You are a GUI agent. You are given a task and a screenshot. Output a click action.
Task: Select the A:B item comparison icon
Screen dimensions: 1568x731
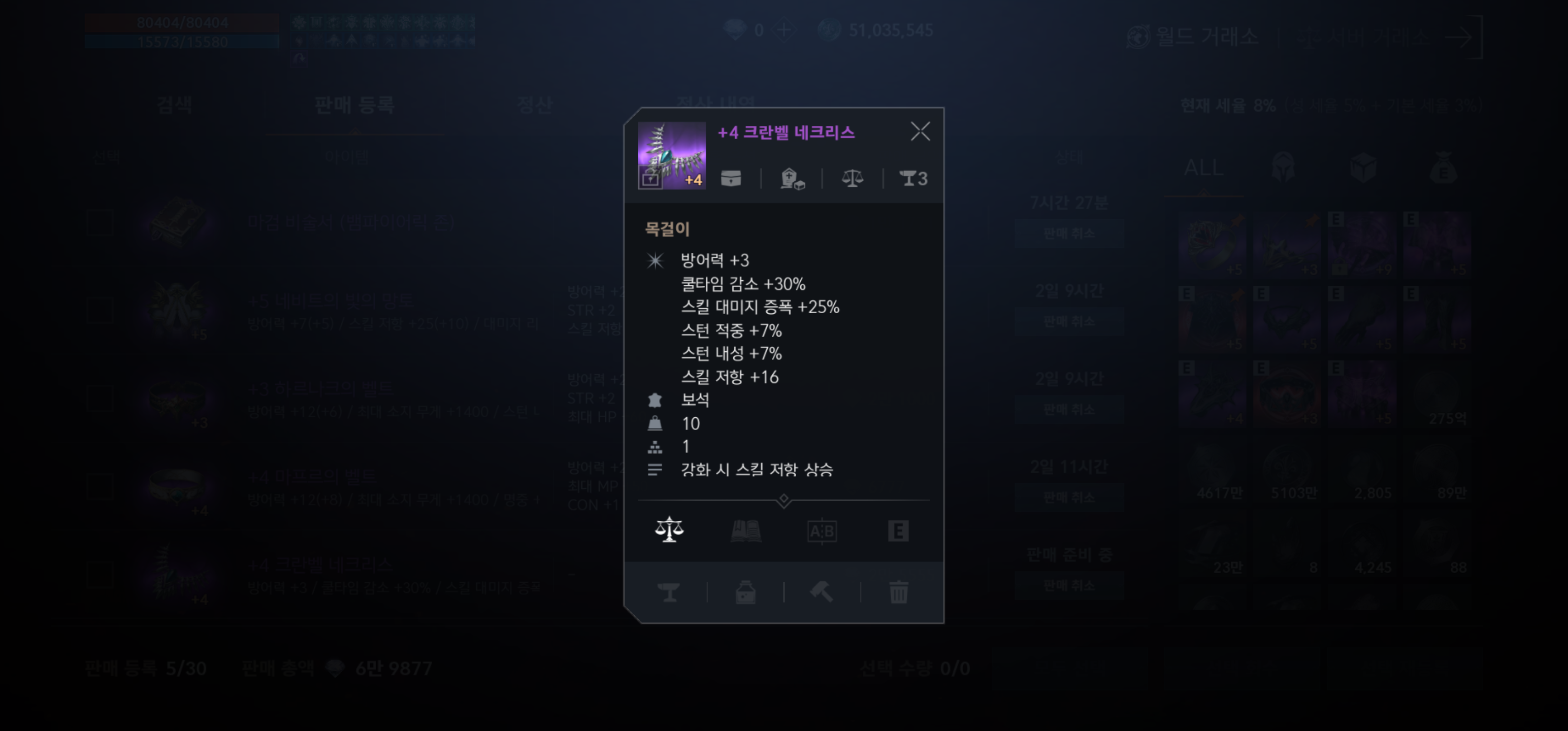(822, 529)
